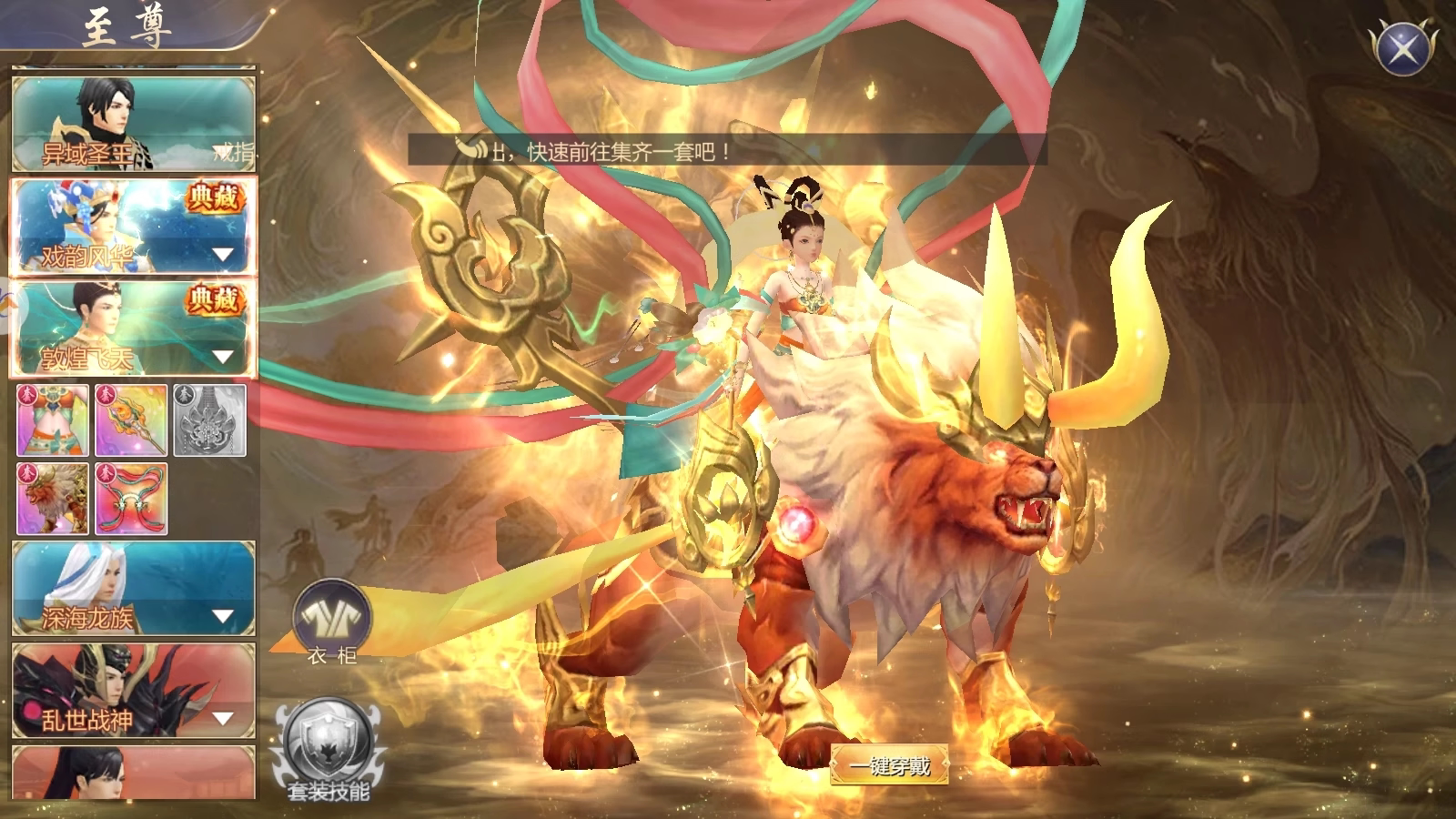Choose the 深海龙族 costume set
The height and width of the screenshot is (819, 1456).
pos(133,588)
